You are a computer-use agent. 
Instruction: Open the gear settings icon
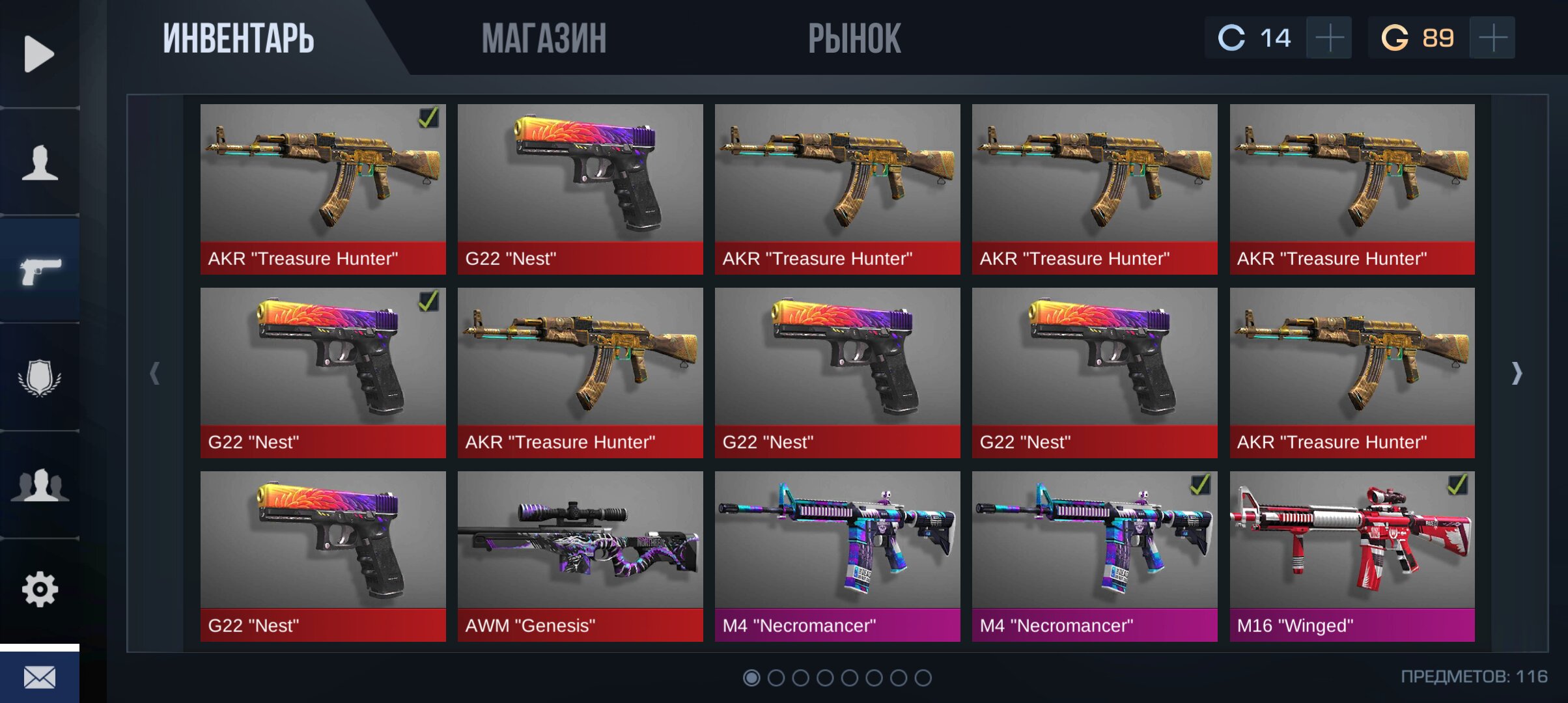tap(40, 590)
